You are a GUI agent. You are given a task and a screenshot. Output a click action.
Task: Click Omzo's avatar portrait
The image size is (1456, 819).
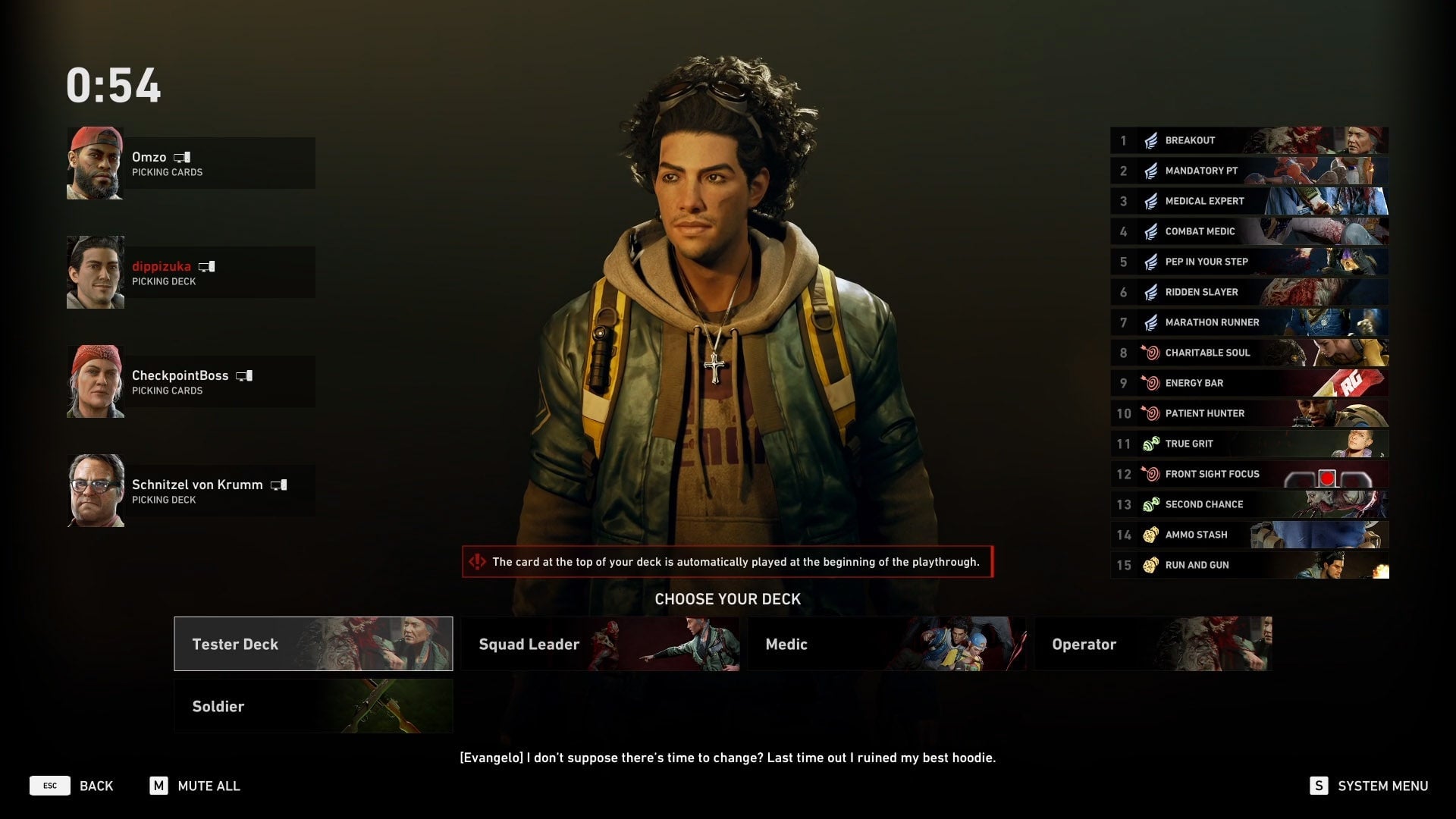point(96,162)
